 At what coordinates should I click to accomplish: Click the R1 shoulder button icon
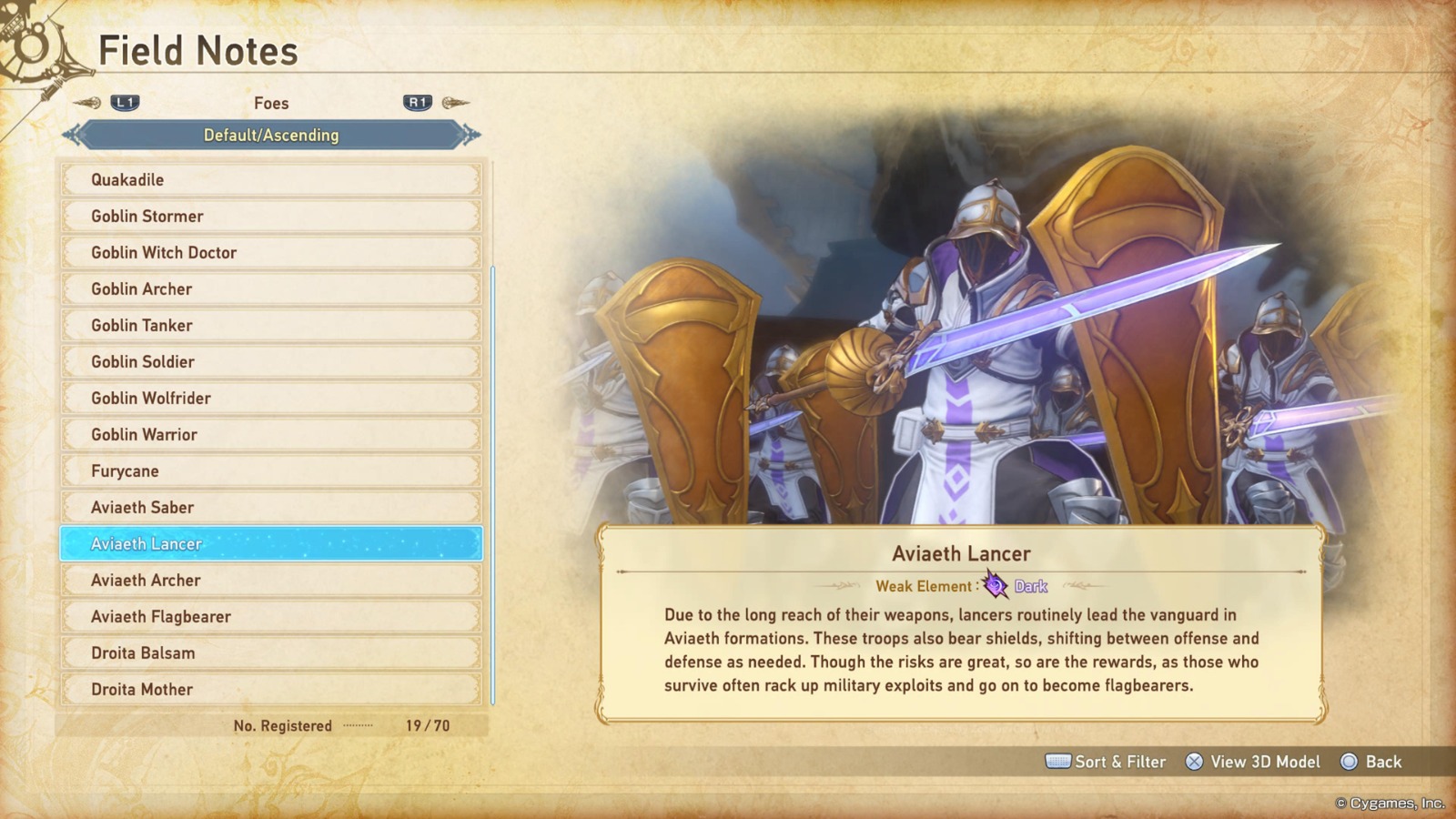[x=417, y=103]
